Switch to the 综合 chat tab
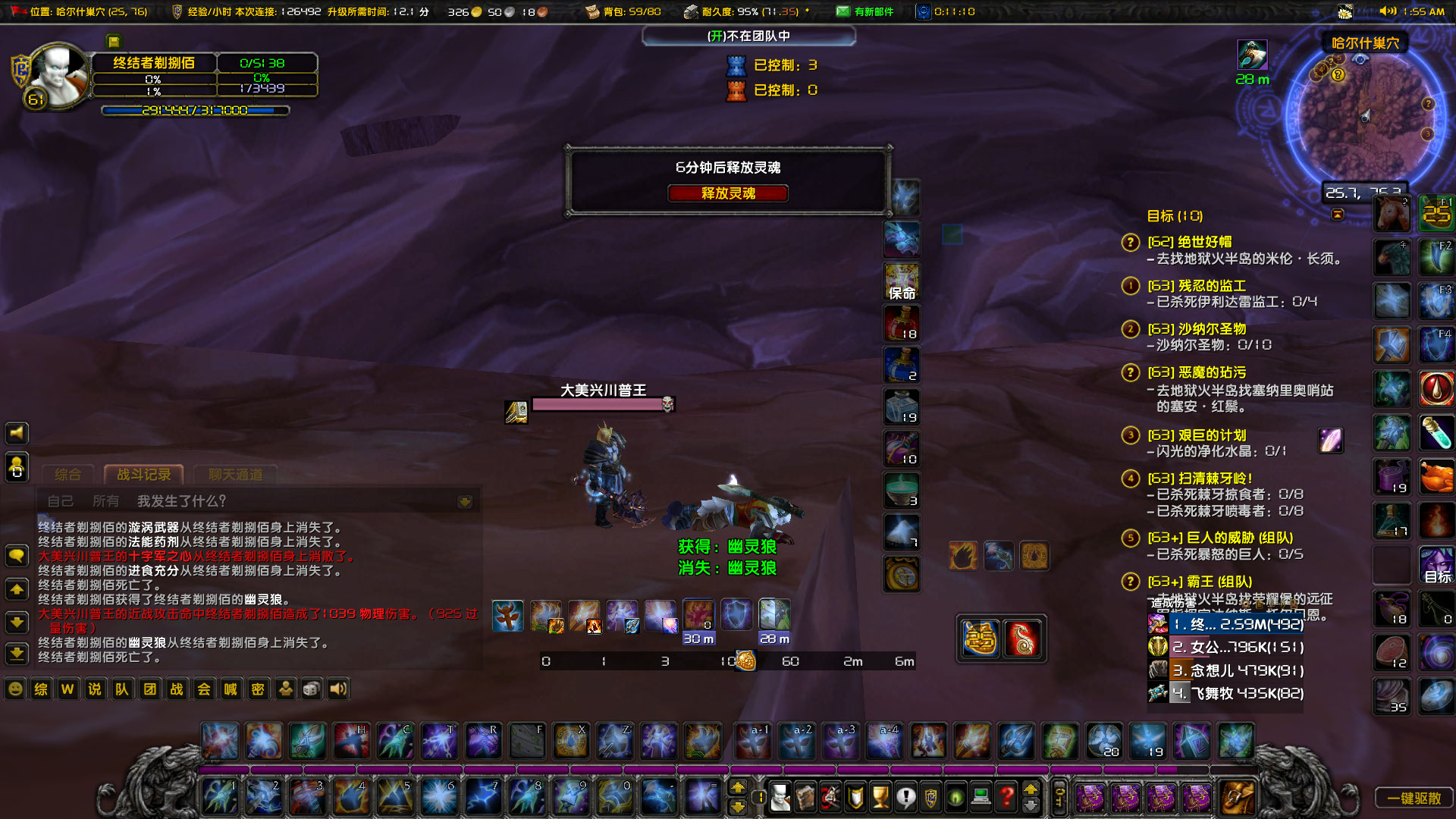The width and height of the screenshot is (1456, 819). (x=68, y=474)
